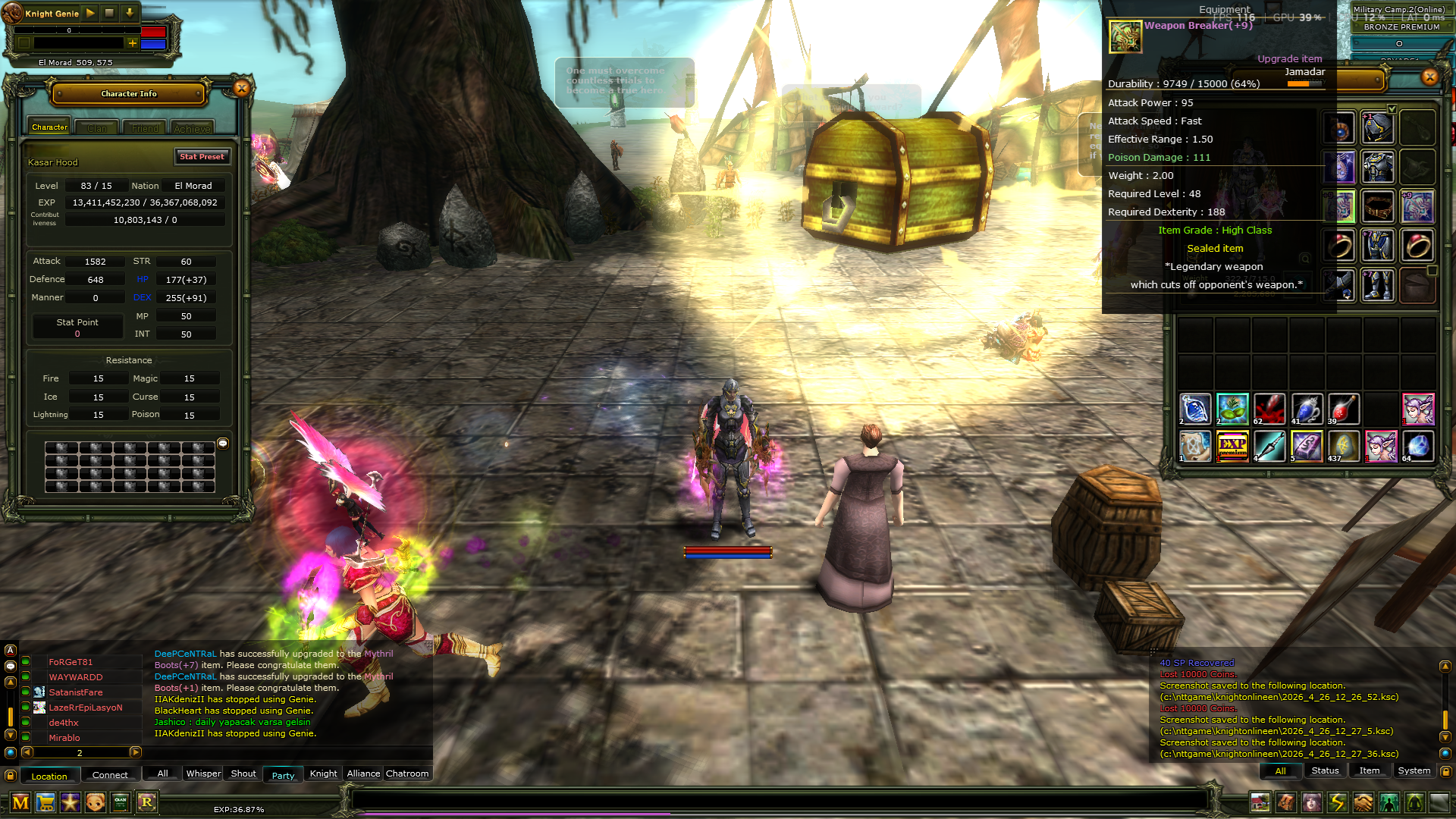Click the handshake trade icon

coord(1362,802)
